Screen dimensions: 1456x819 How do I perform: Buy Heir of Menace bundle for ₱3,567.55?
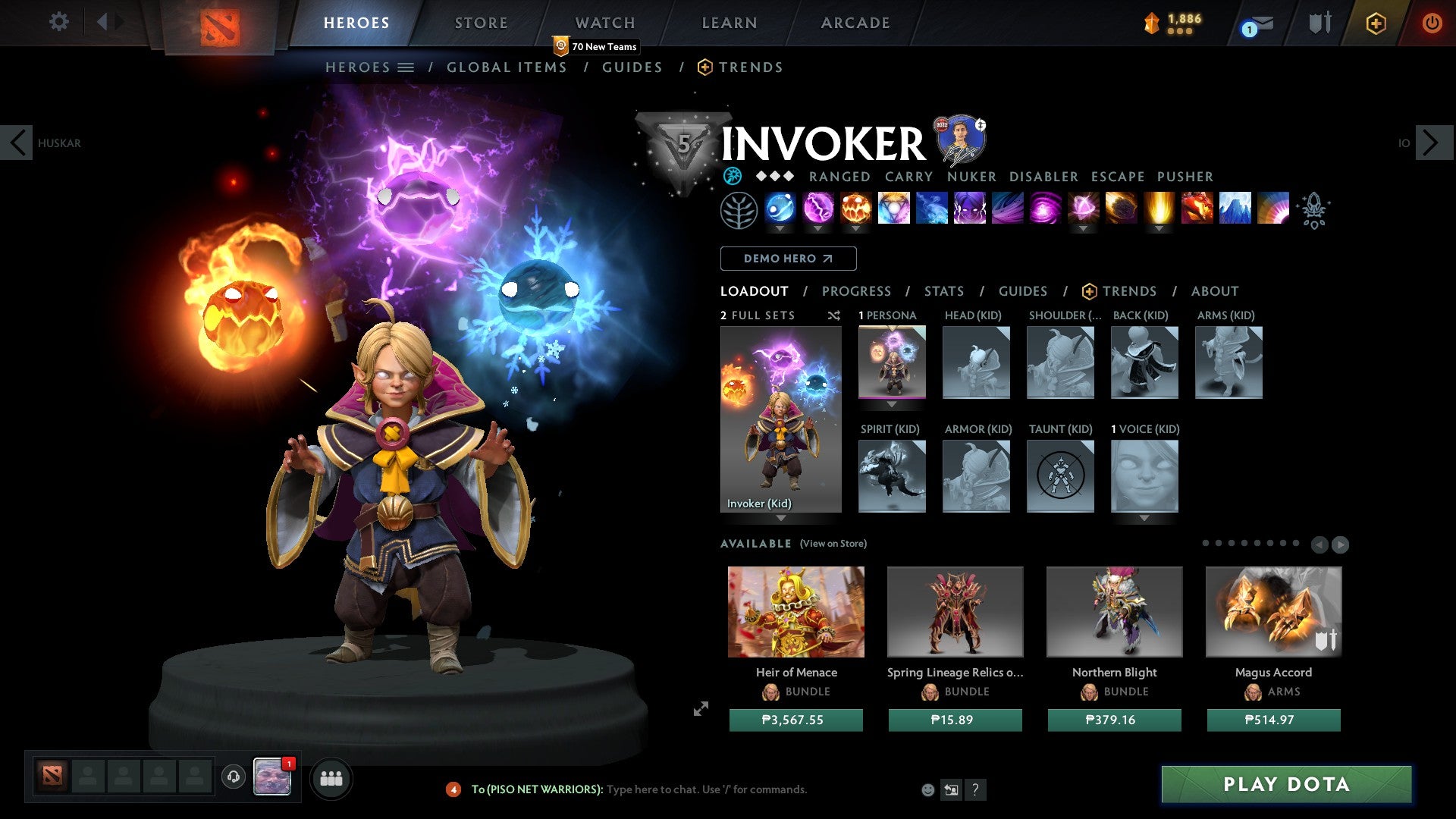pos(795,720)
